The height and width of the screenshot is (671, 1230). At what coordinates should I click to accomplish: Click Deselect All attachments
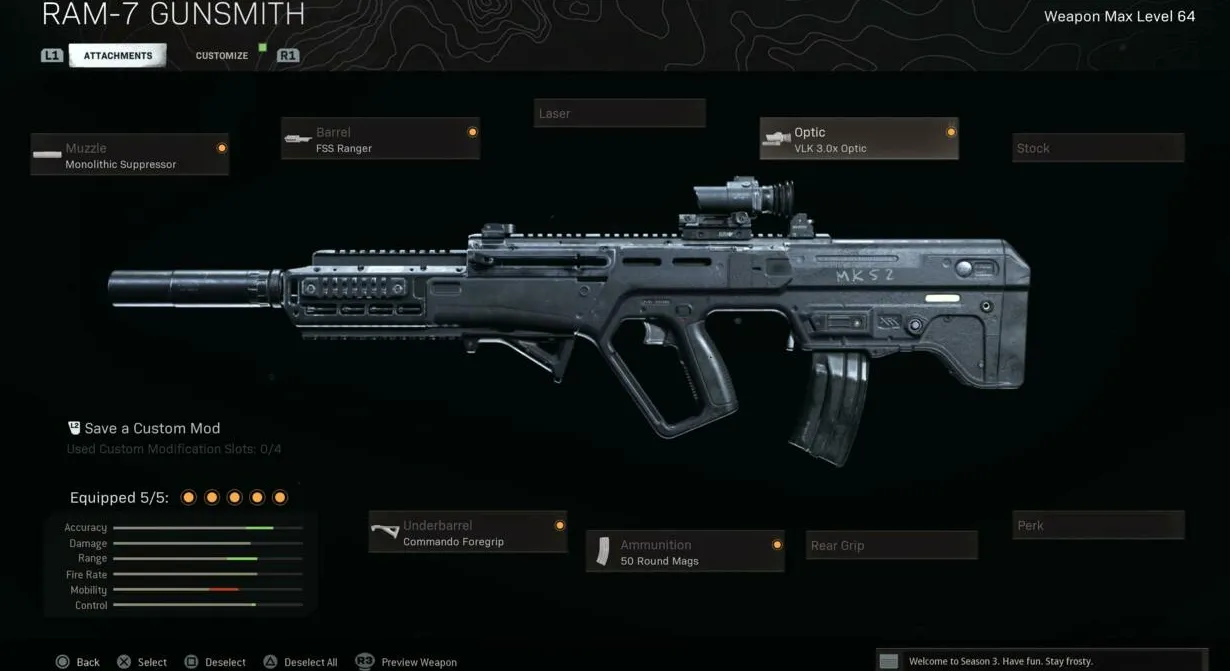coord(301,662)
